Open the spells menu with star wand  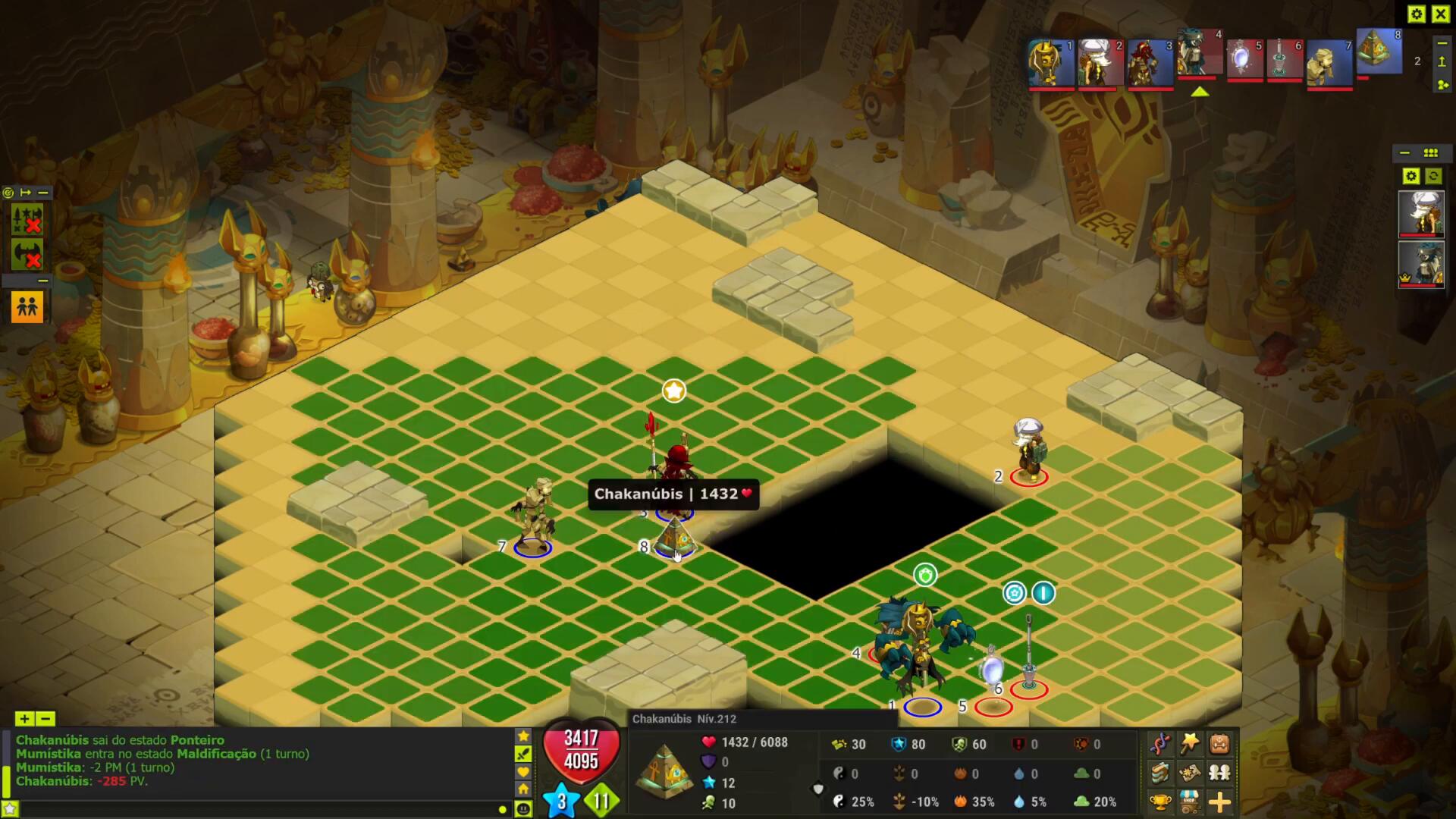tap(1190, 743)
